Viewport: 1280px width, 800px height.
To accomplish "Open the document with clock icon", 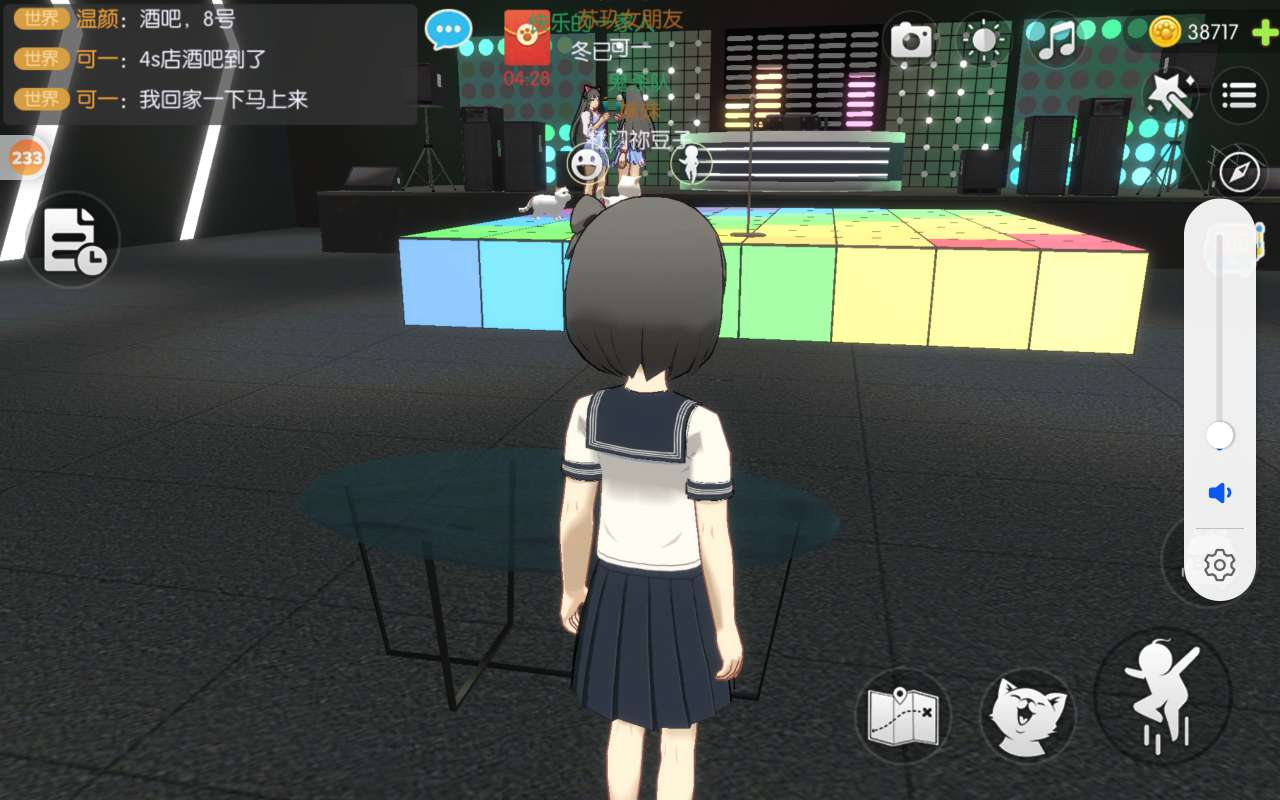I will [x=73, y=240].
